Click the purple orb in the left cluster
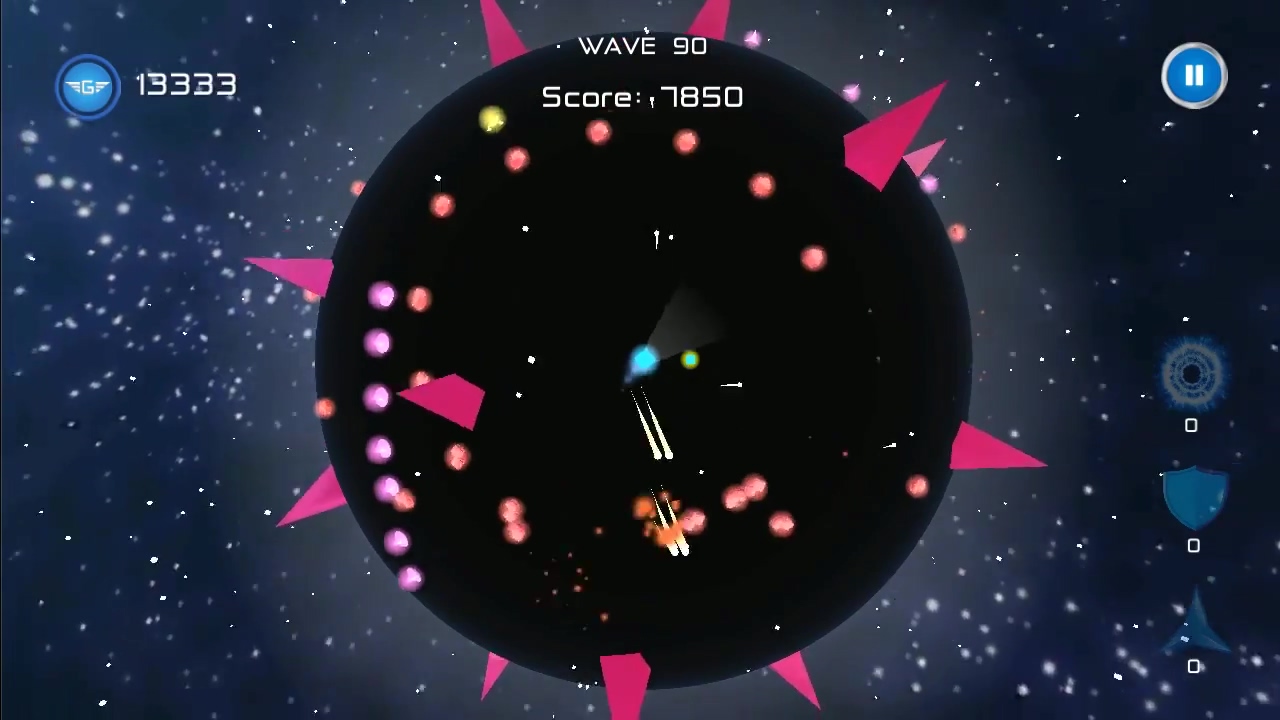The width and height of the screenshot is (1280, 720). pos(380,343)
